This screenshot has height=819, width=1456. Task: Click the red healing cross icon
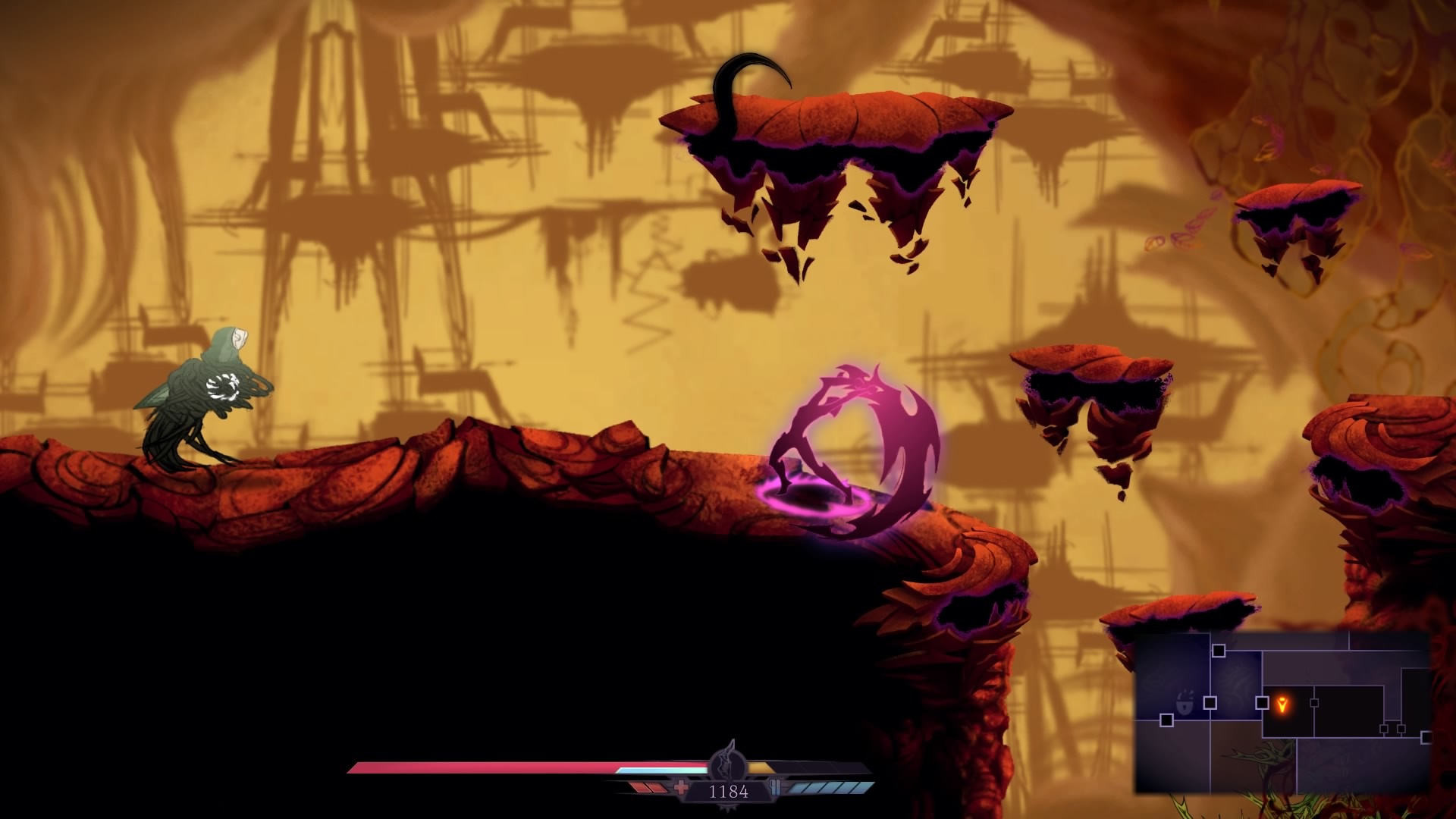click(681, 787)
